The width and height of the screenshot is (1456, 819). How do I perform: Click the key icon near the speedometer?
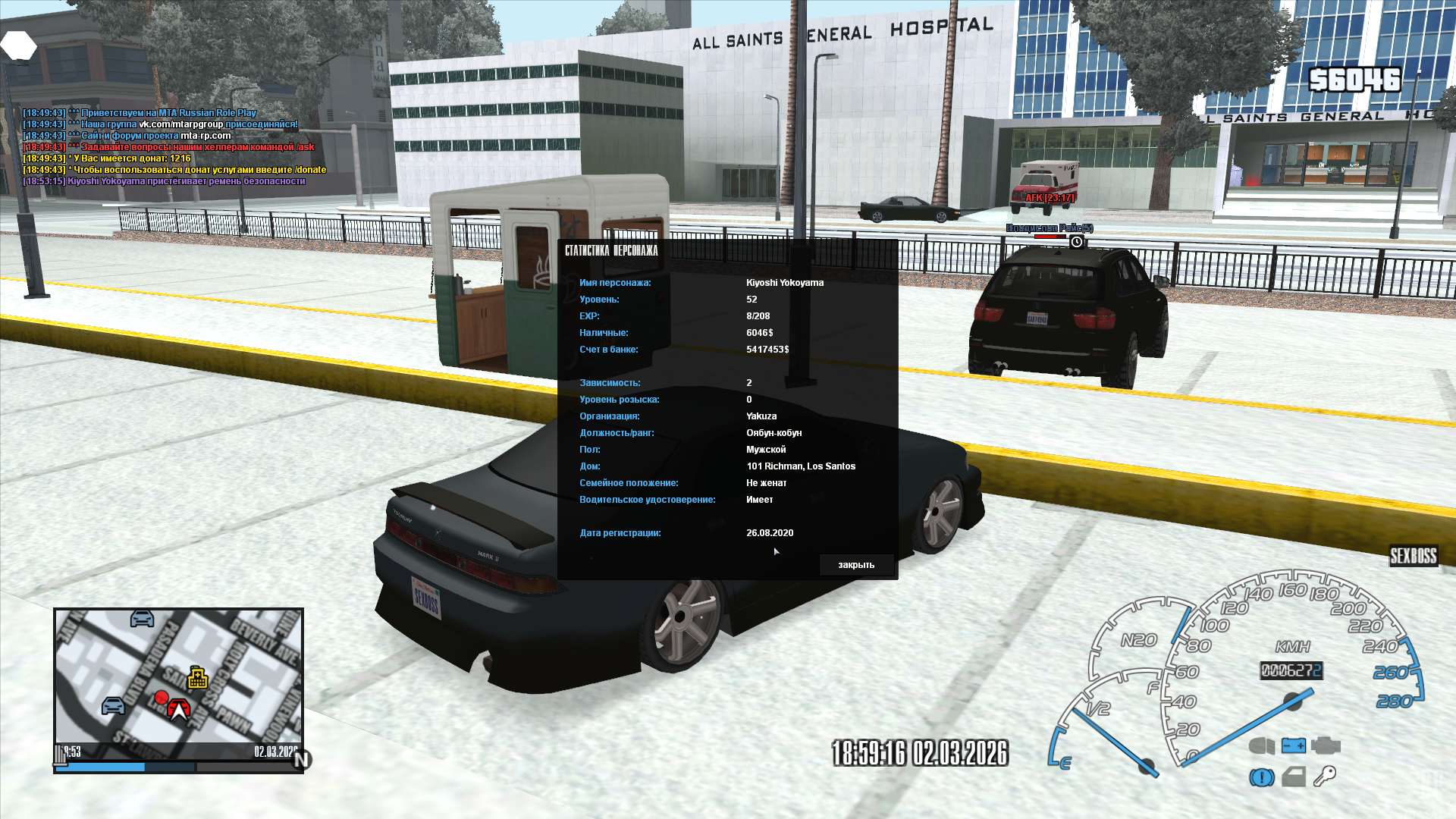[x=1325, y=776]
